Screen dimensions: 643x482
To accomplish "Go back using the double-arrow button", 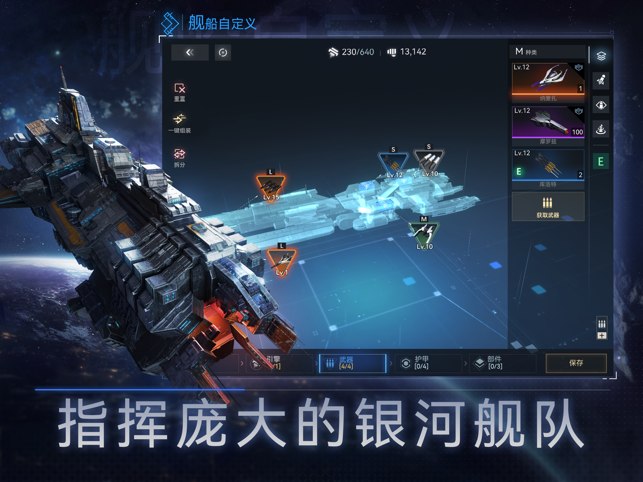I will 189,52.
